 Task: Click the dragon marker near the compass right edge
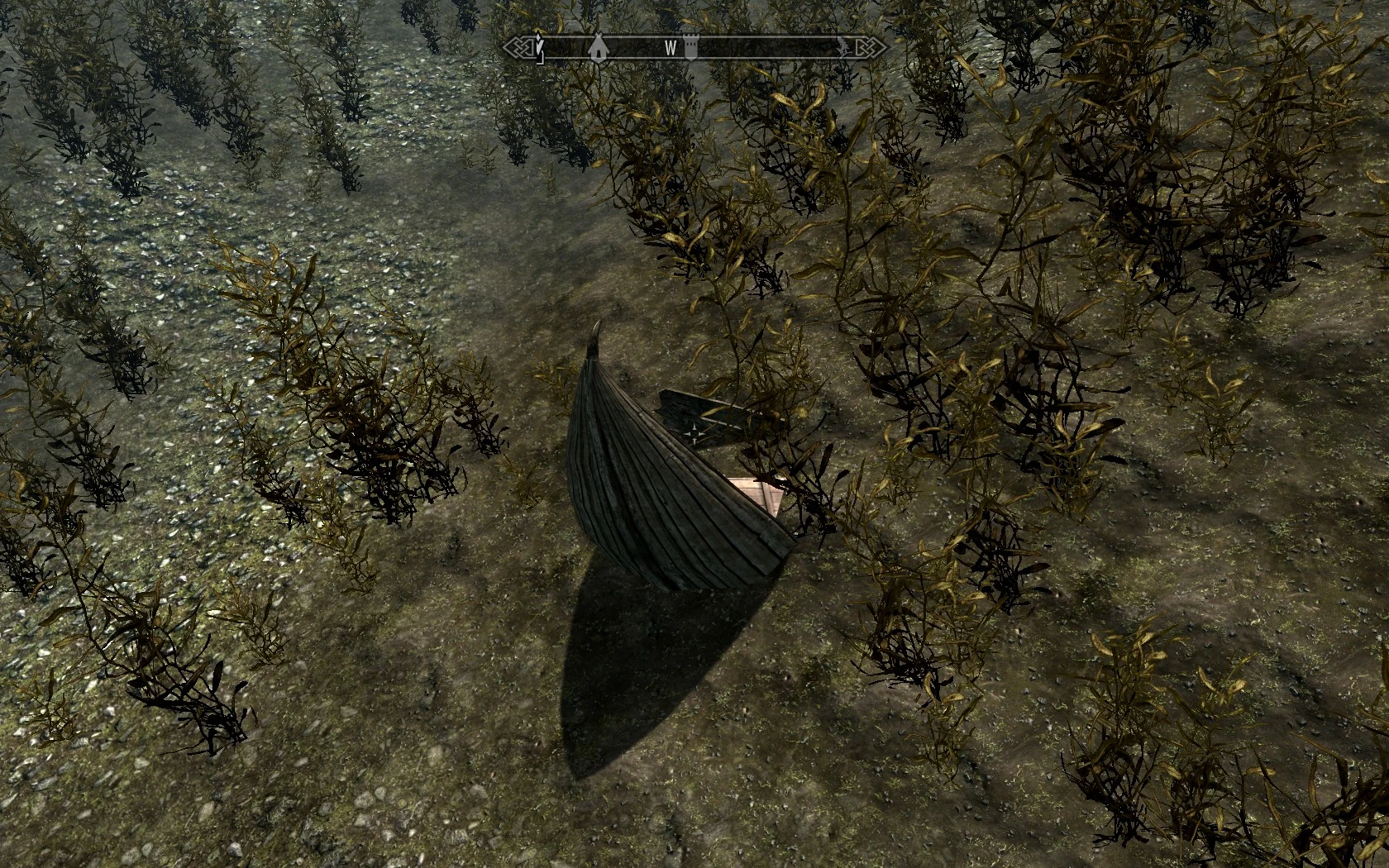click(x=843, y=46)
